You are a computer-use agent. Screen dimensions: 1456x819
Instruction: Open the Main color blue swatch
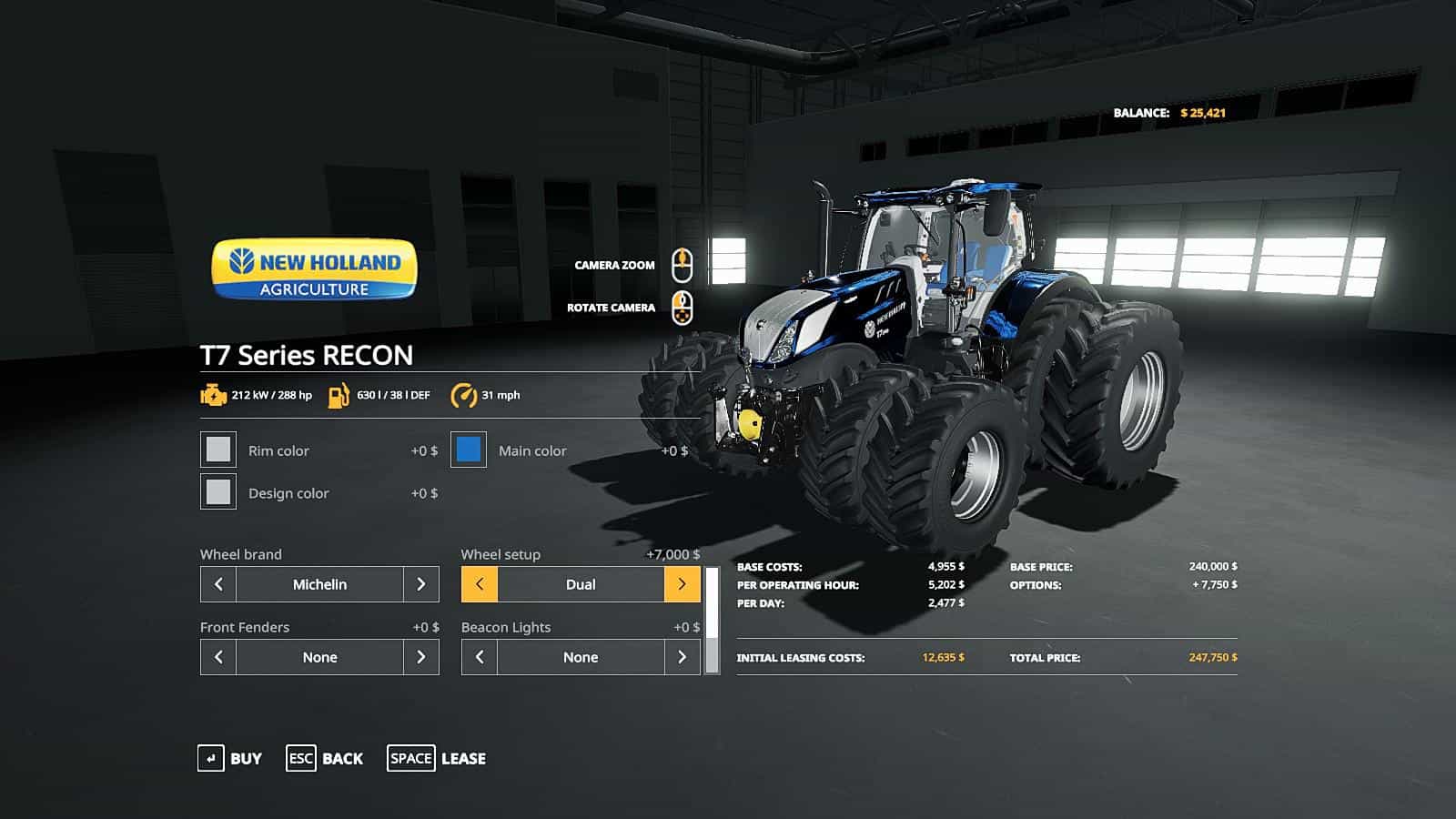[x=469, y=450]
